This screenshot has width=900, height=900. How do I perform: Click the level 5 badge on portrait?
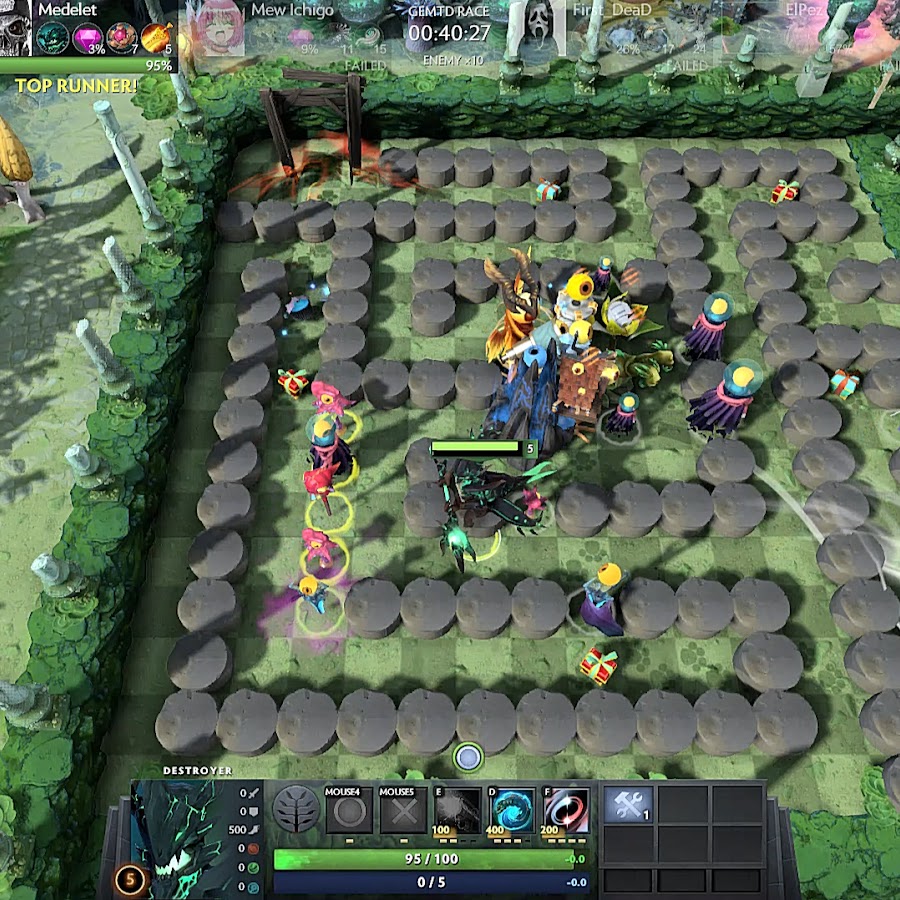point(130,881)
